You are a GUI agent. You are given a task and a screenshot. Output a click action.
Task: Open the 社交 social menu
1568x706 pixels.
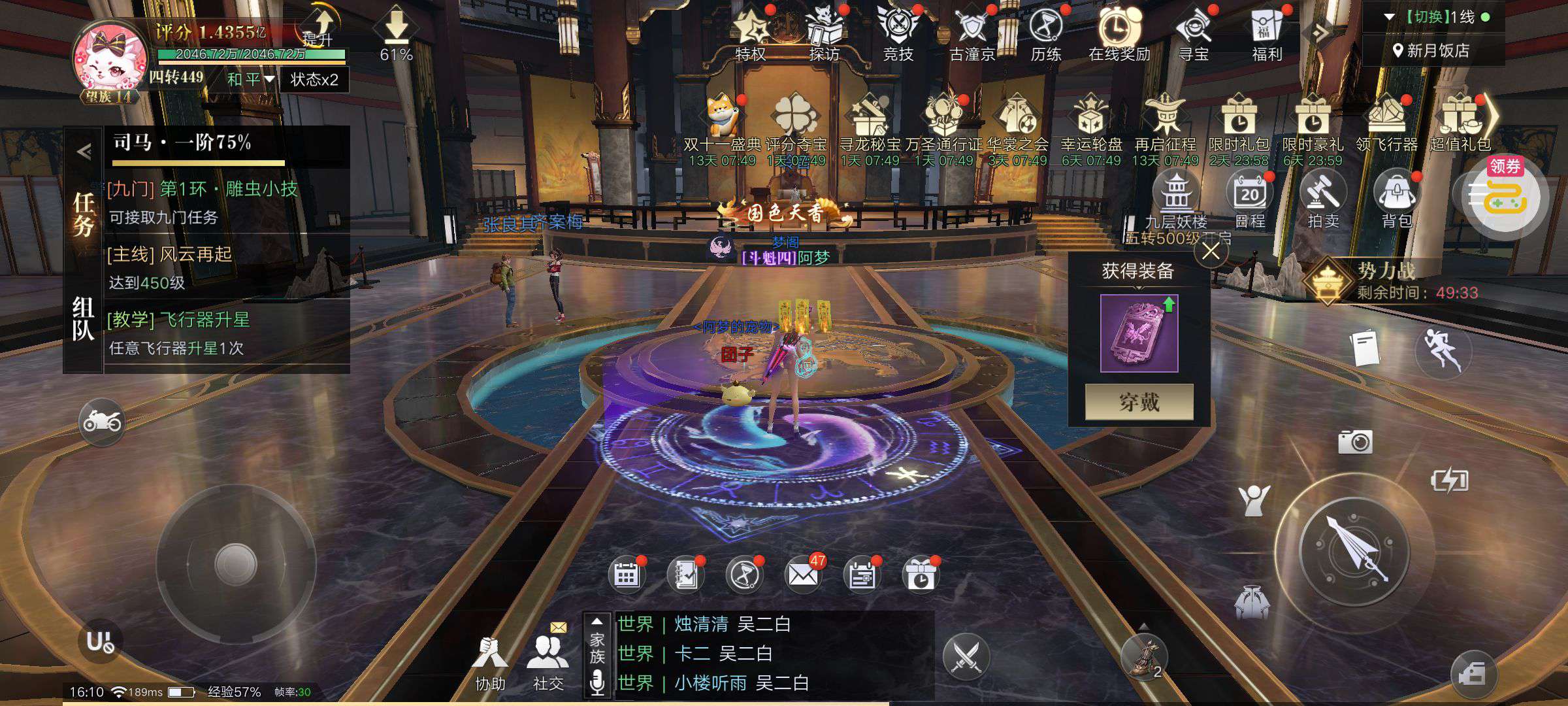tap(548, 662)
